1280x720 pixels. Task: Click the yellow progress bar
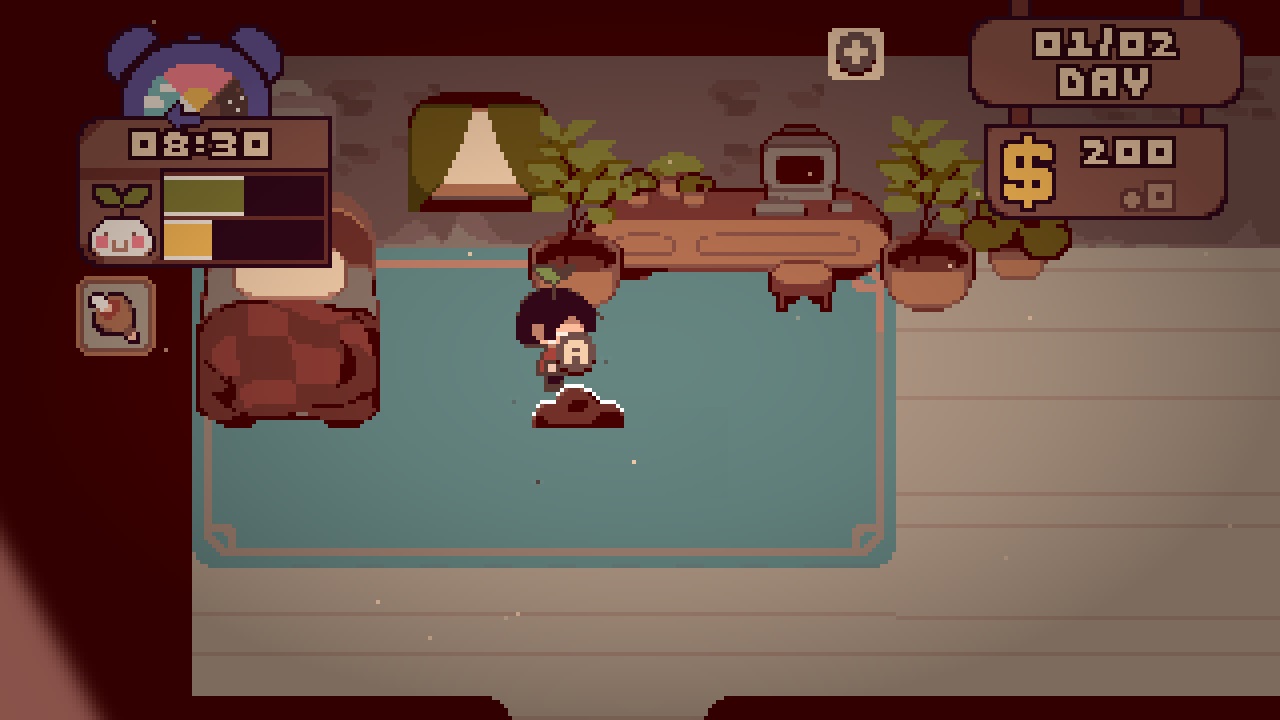(x=190, y=240)
